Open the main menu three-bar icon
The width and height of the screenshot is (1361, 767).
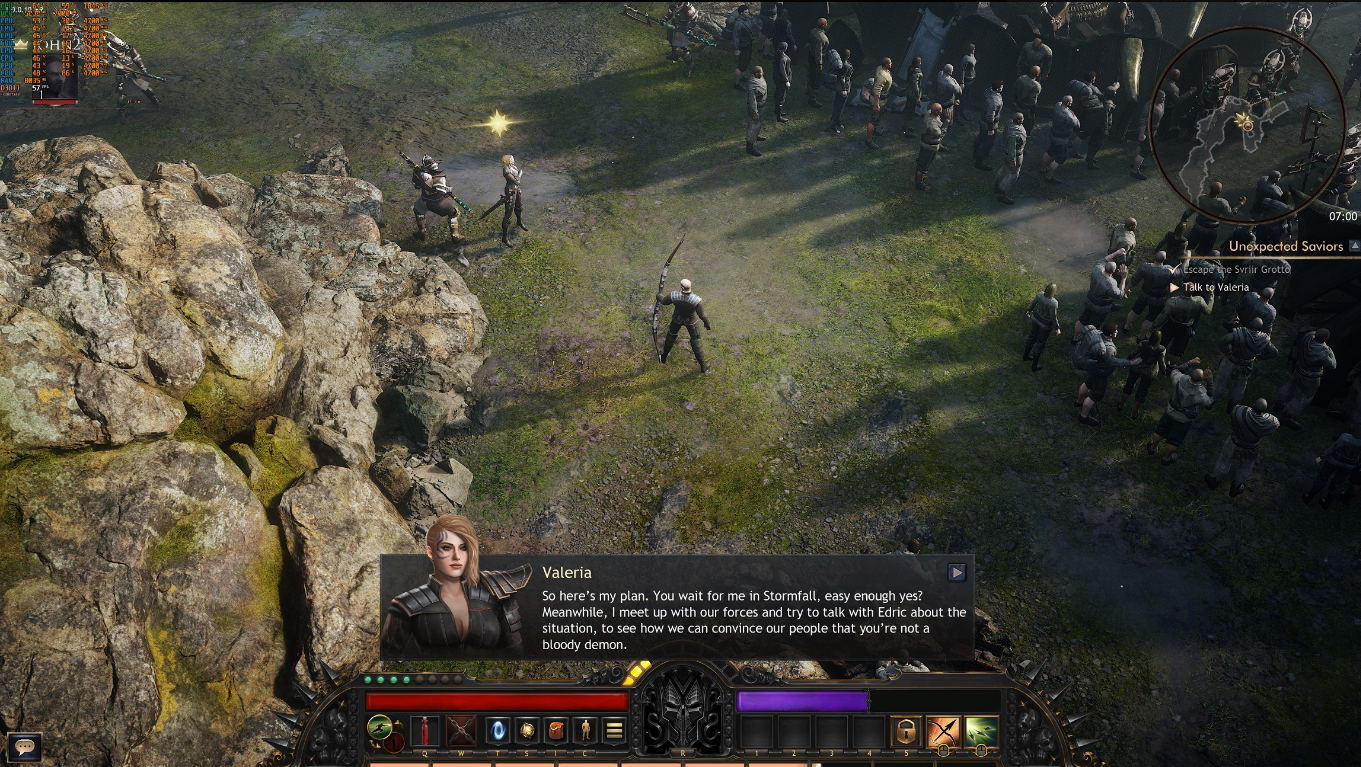click(614, 730)
